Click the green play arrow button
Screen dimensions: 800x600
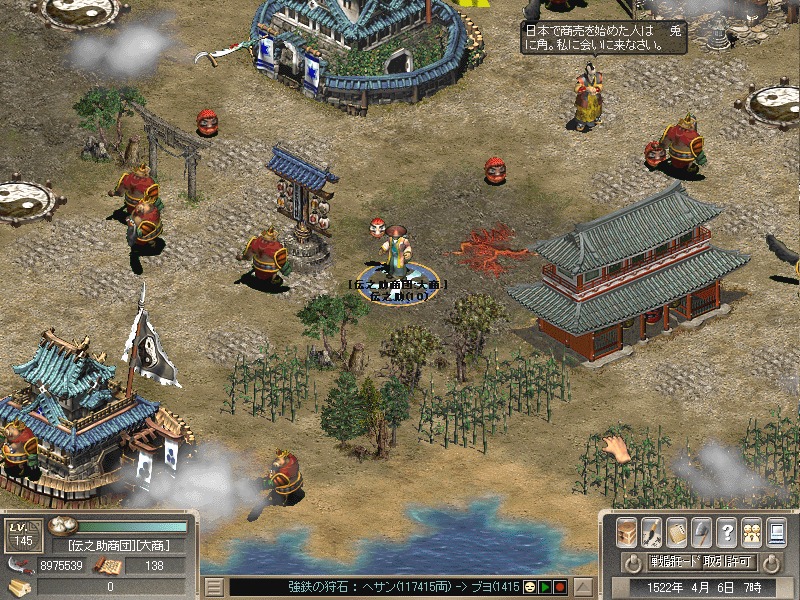coord(546,587)
